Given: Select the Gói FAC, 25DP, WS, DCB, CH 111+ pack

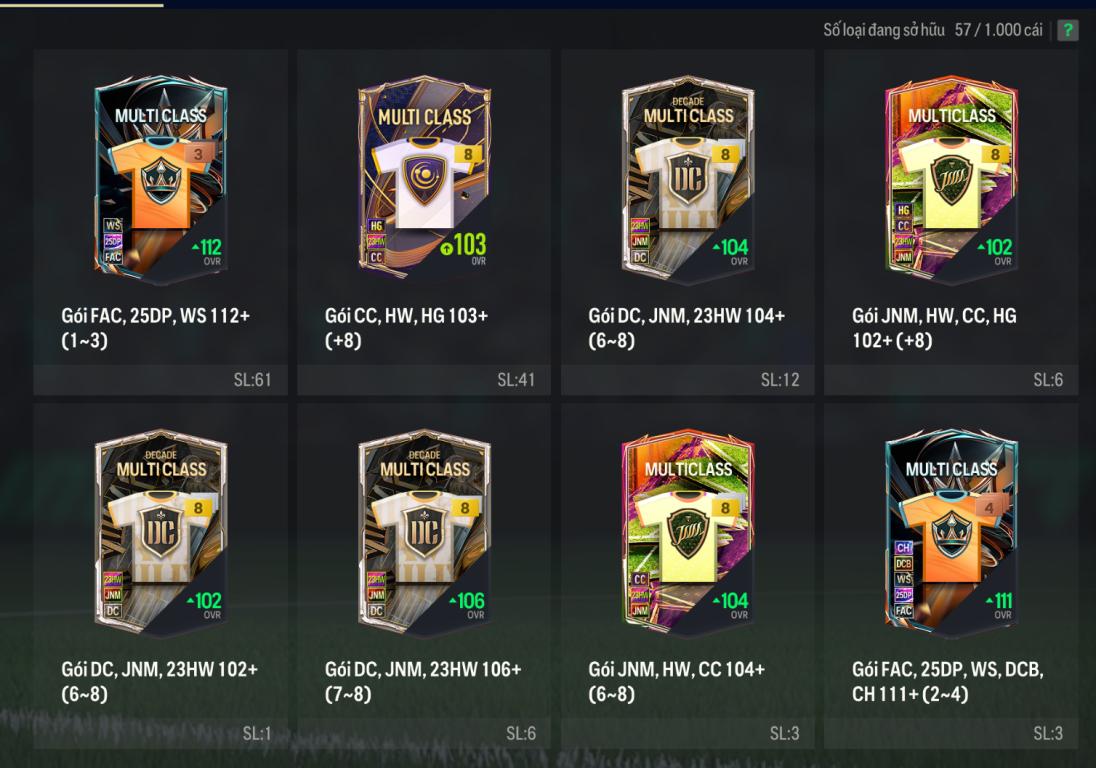Looking at the screenshot, I should [x=951, y=534].
